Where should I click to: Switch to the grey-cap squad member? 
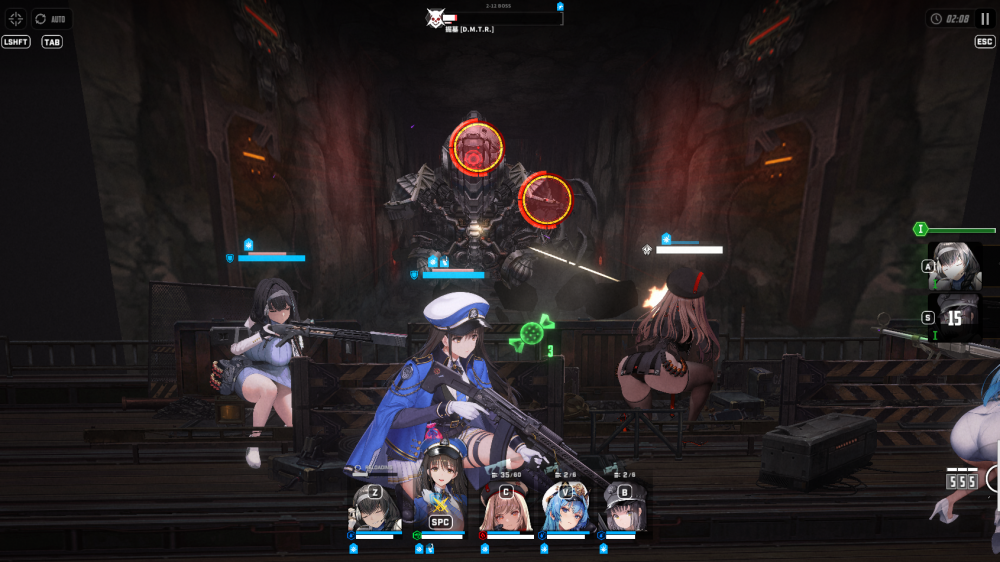(x=624, y=509)
